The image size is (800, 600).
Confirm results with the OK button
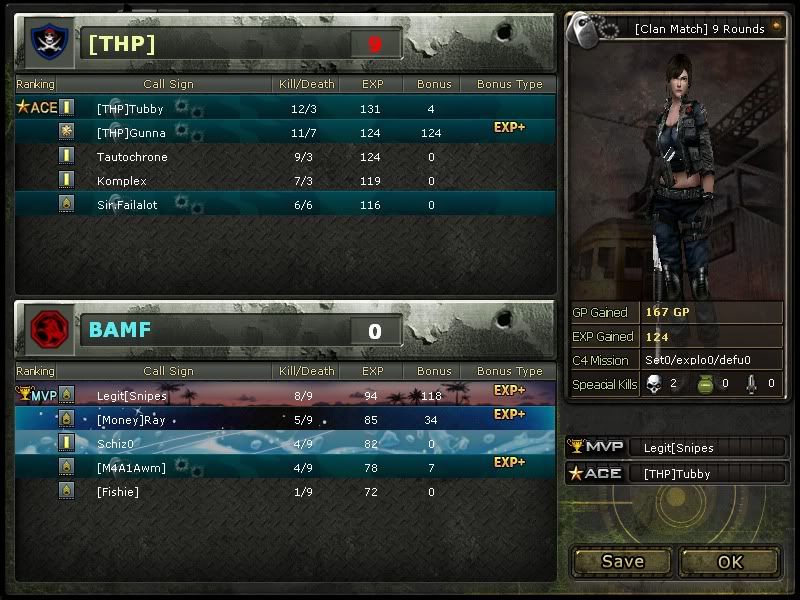tap(730, 561)
